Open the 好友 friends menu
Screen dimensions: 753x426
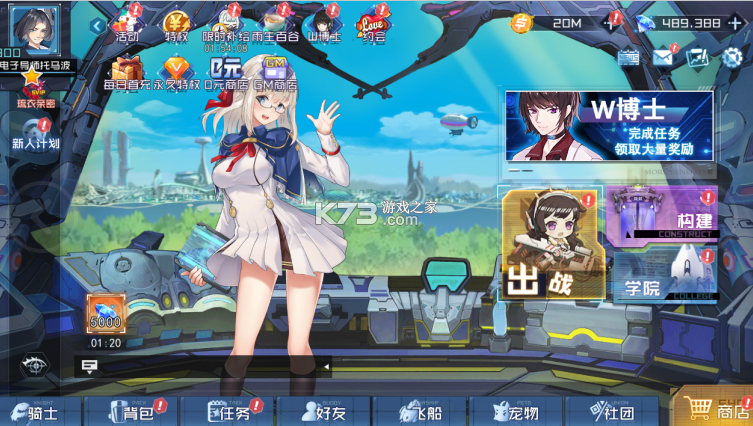tap(320, 411)
